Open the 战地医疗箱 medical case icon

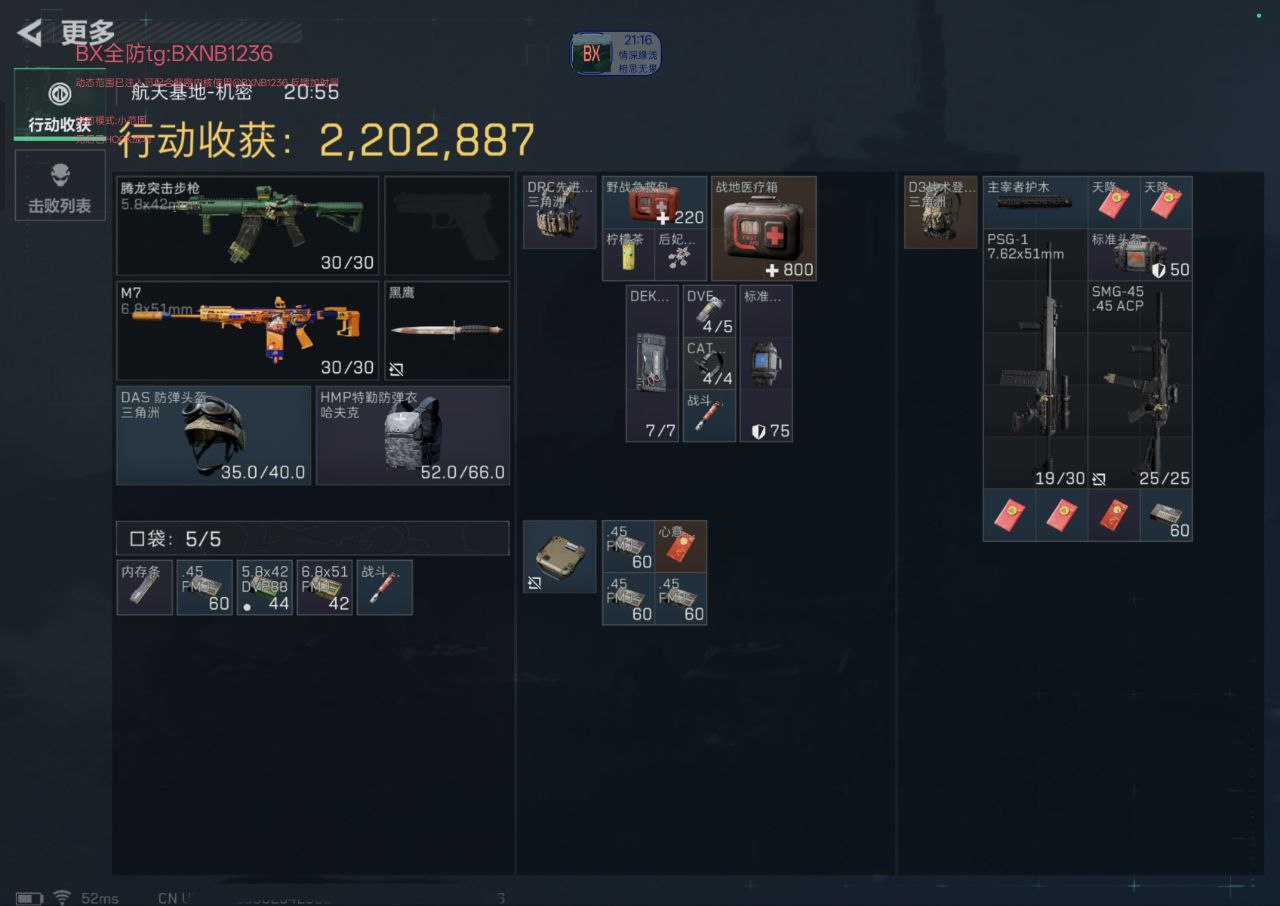(764, 228)
